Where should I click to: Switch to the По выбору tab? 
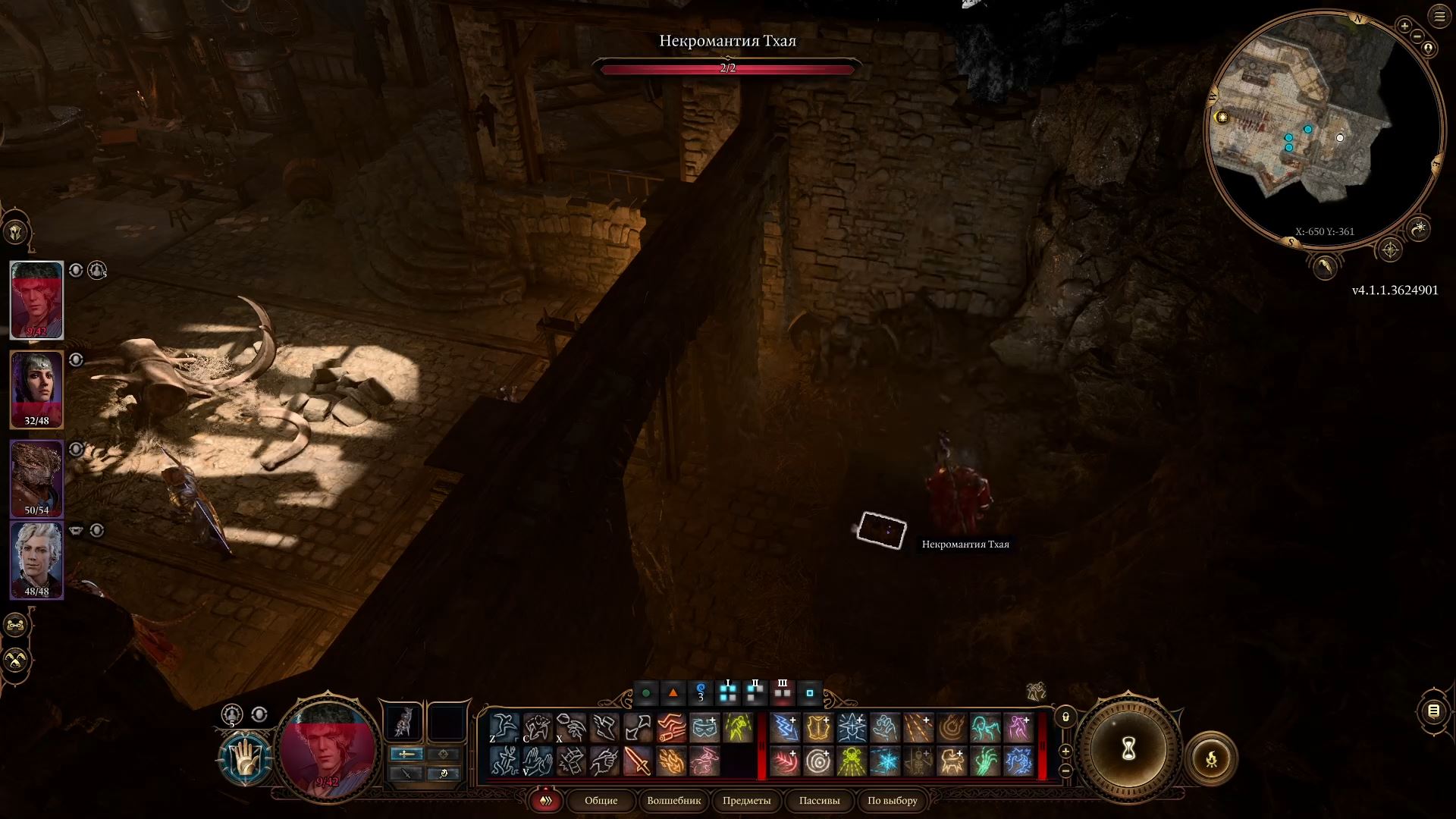pyautogui.click(x=892, y=801)
